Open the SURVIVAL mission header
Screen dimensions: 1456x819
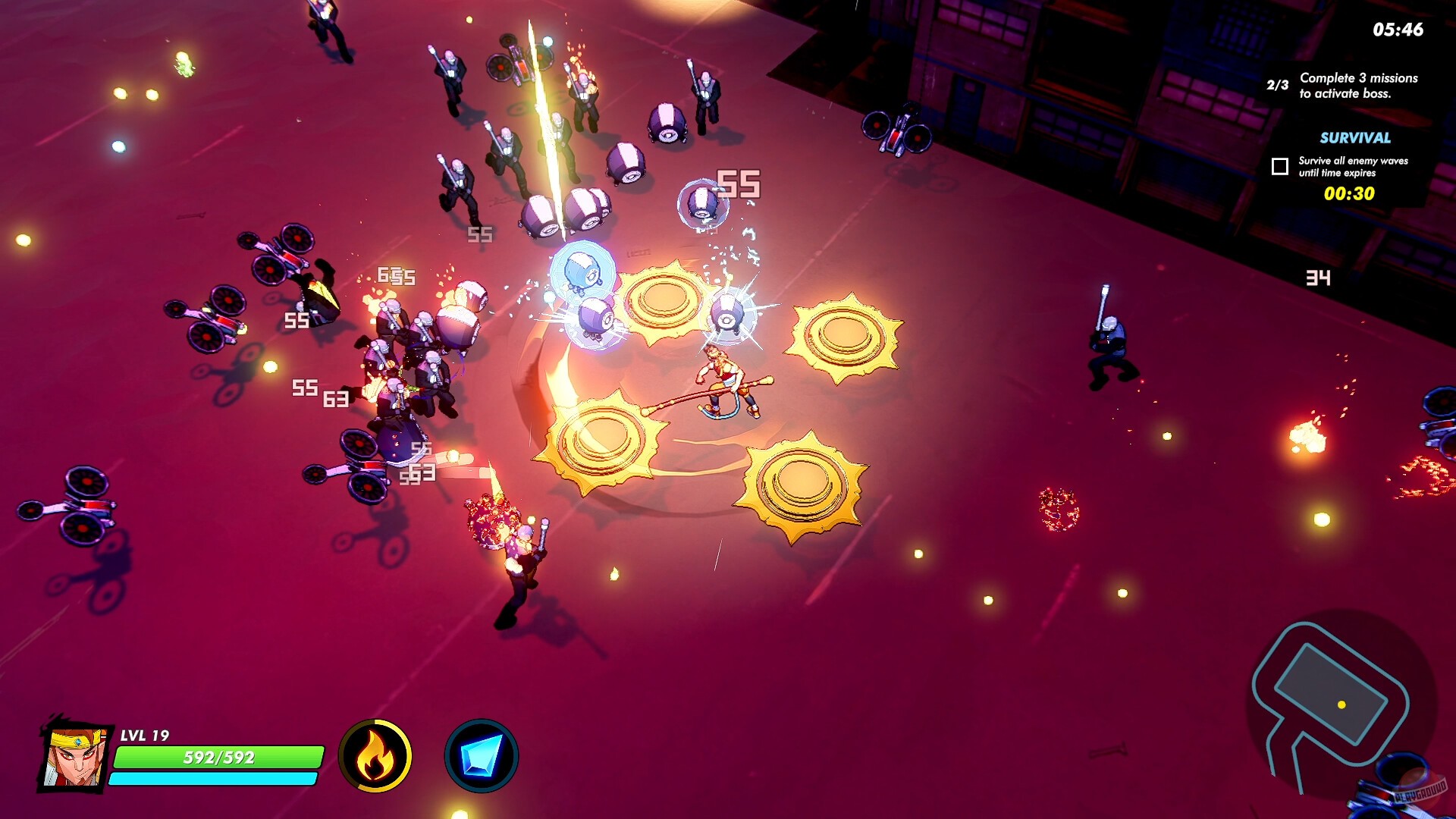click(x=1355, y=139)
